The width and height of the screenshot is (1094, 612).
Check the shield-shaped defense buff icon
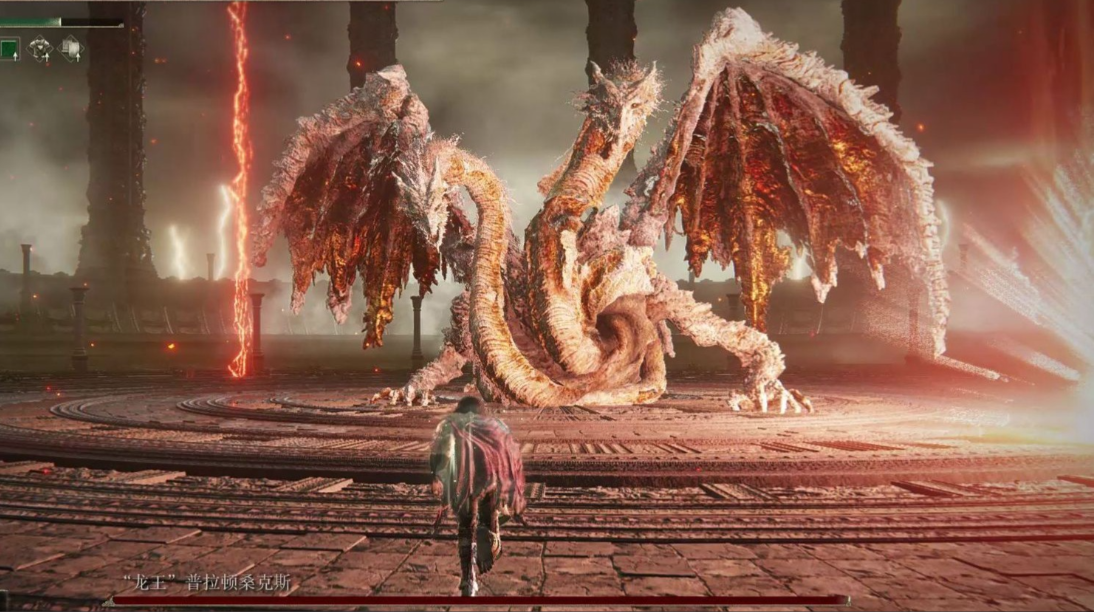click(x=72, y=48)
